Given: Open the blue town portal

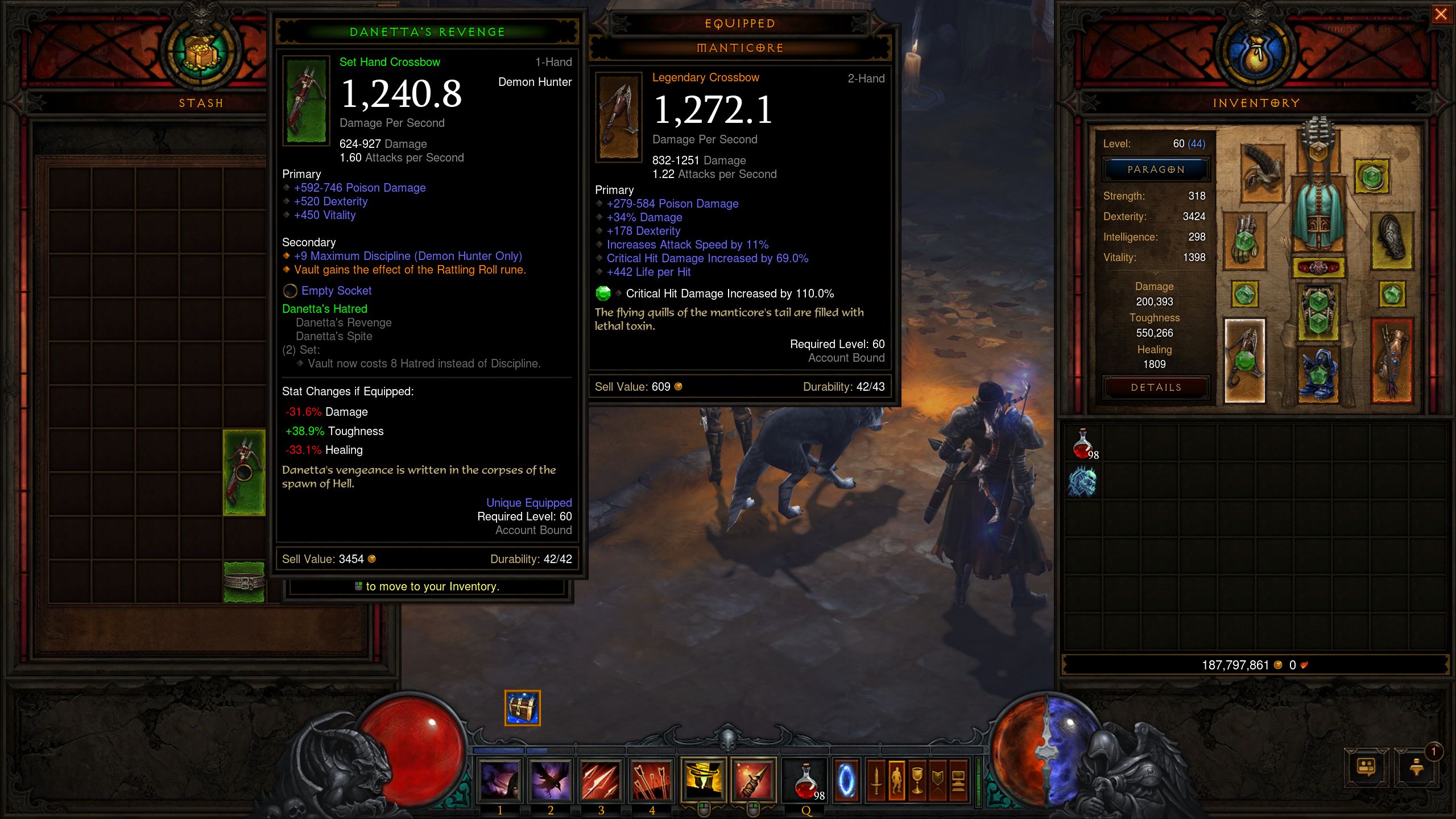Looking at the screenshot, I should (846, 780).
